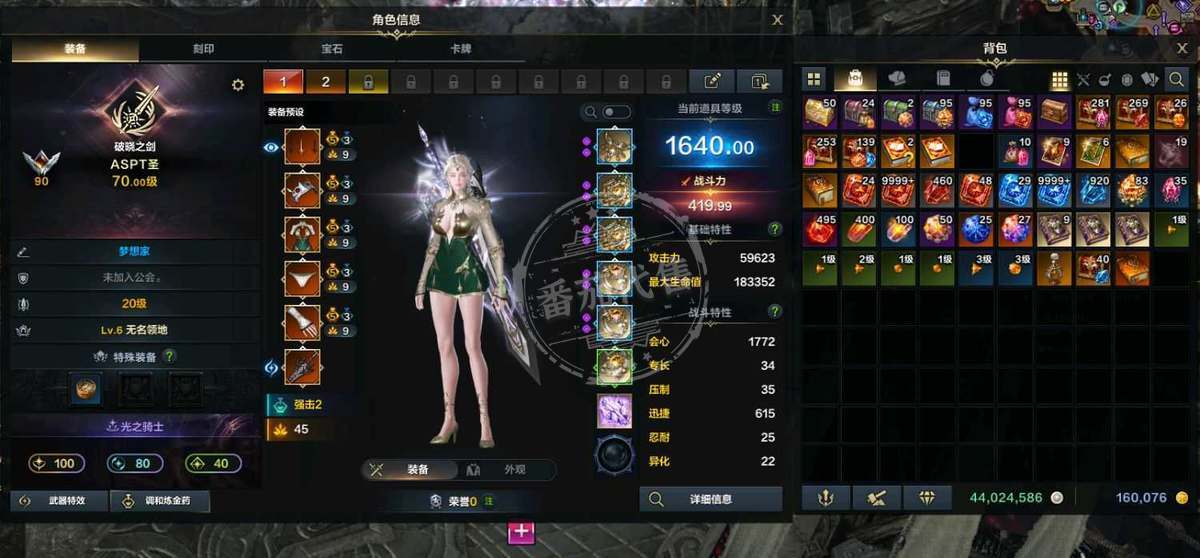Image resolution: width=1200 pixels, height=558 pixels.
Task: Open the 宝石 gems tab
Action: pos(333,48)
